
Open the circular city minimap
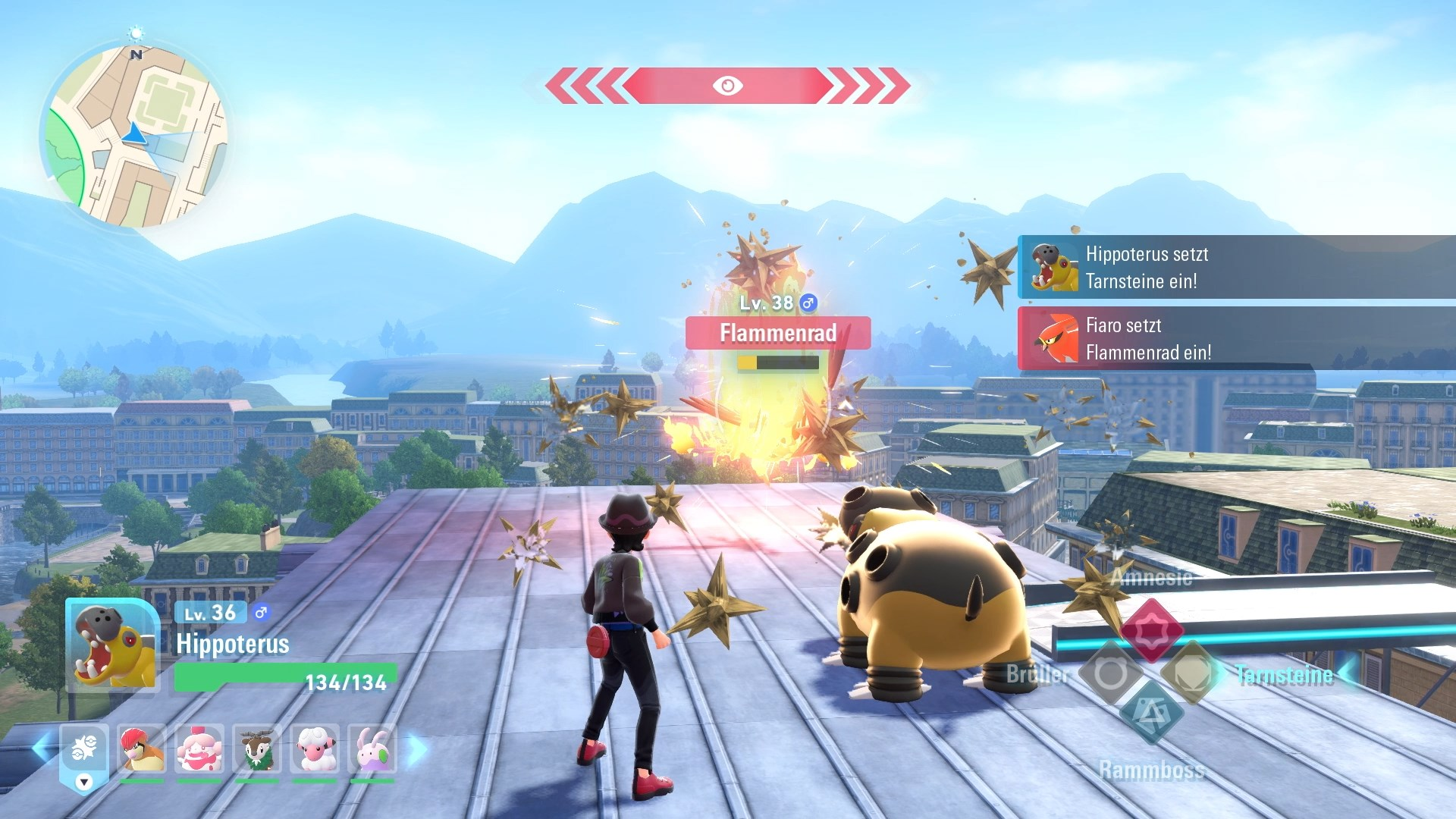[x=134, y=135]
